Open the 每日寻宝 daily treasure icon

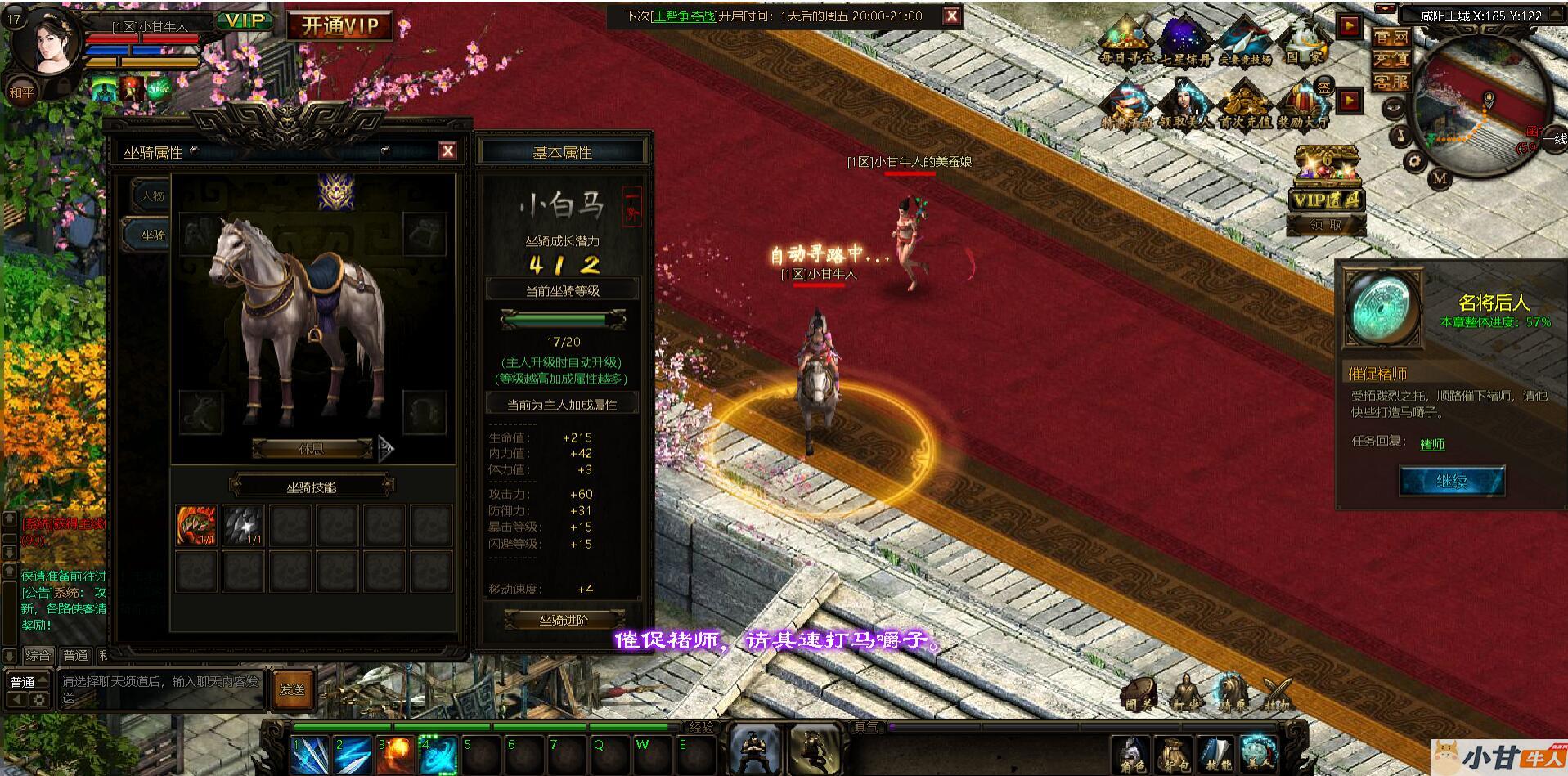pyautogui.click(x=1126, y=43)
